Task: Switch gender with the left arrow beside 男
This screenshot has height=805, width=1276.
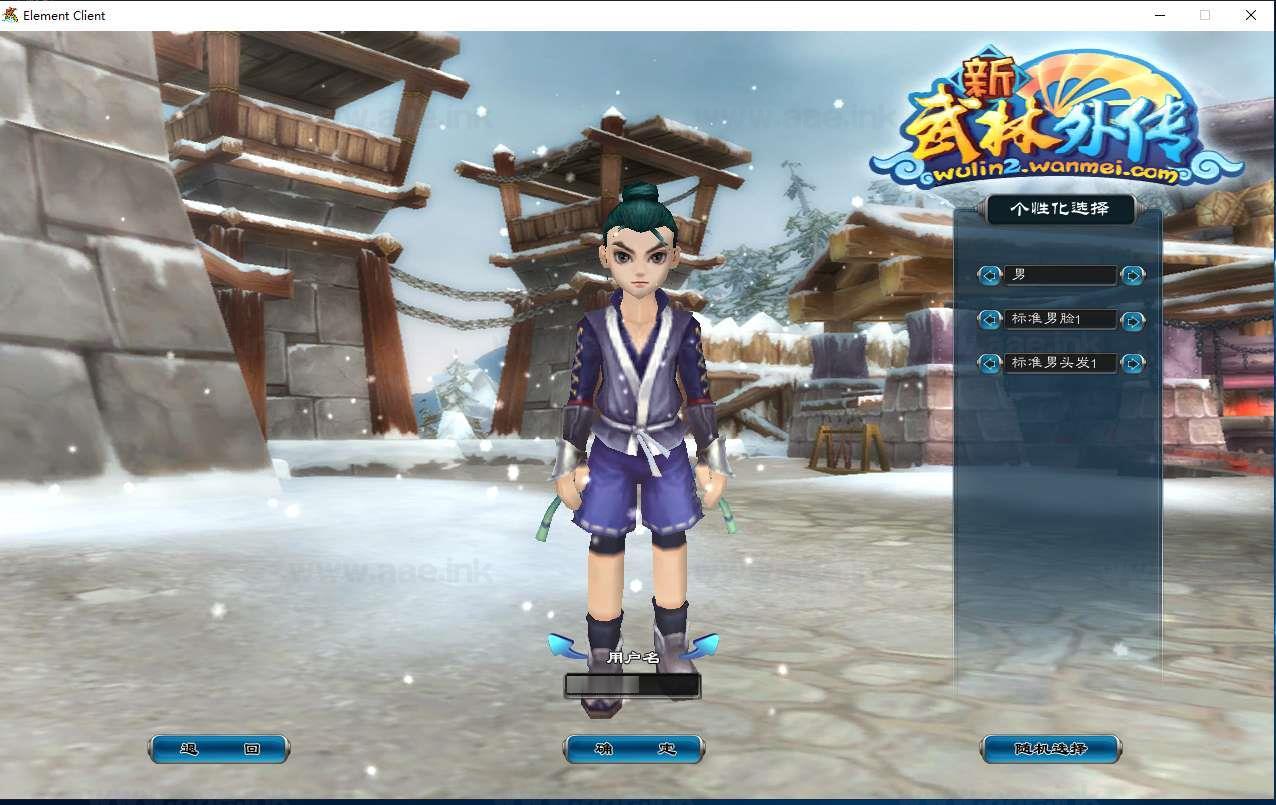Action: 989,275
